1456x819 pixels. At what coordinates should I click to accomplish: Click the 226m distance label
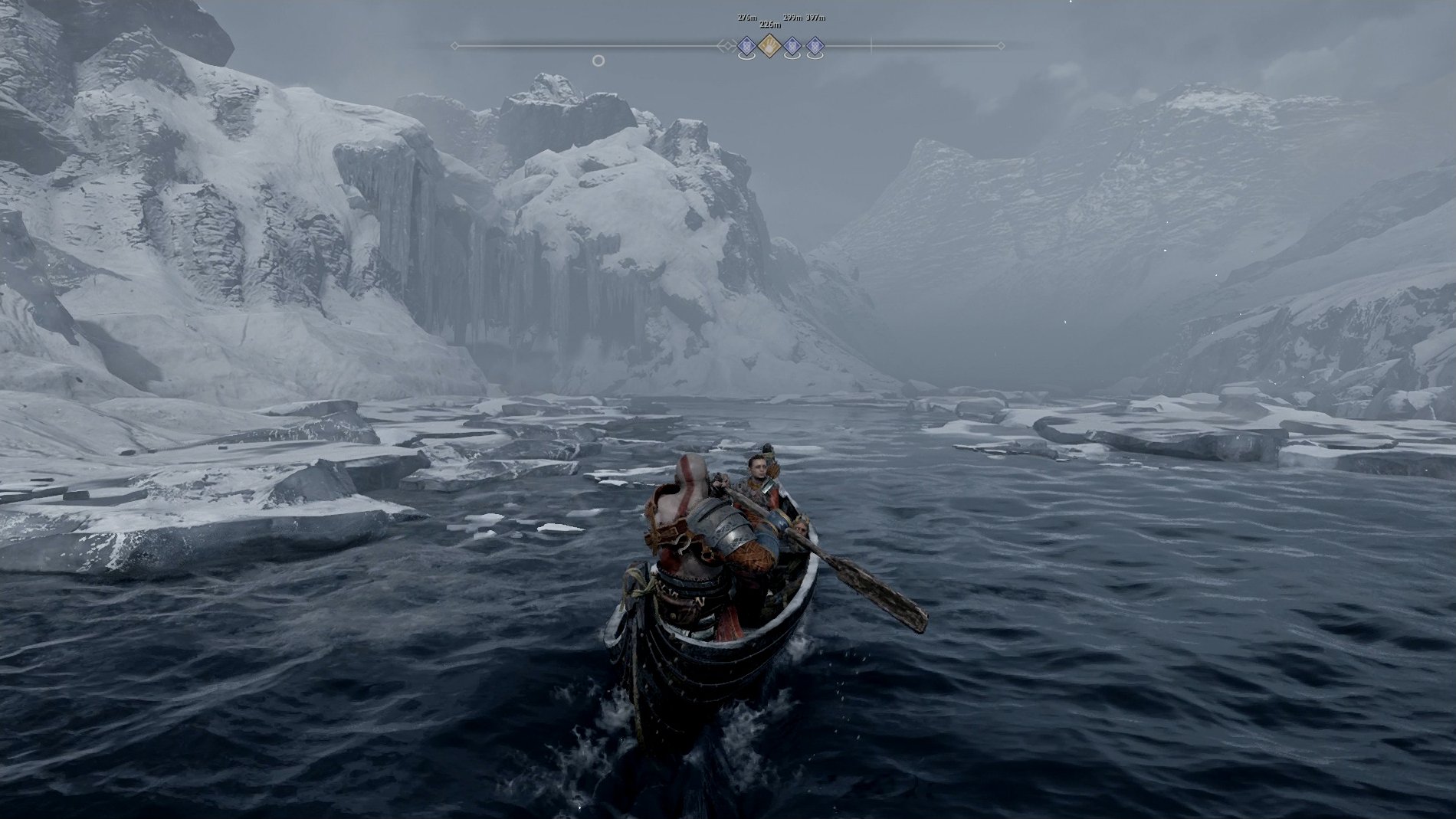(769, 25)
